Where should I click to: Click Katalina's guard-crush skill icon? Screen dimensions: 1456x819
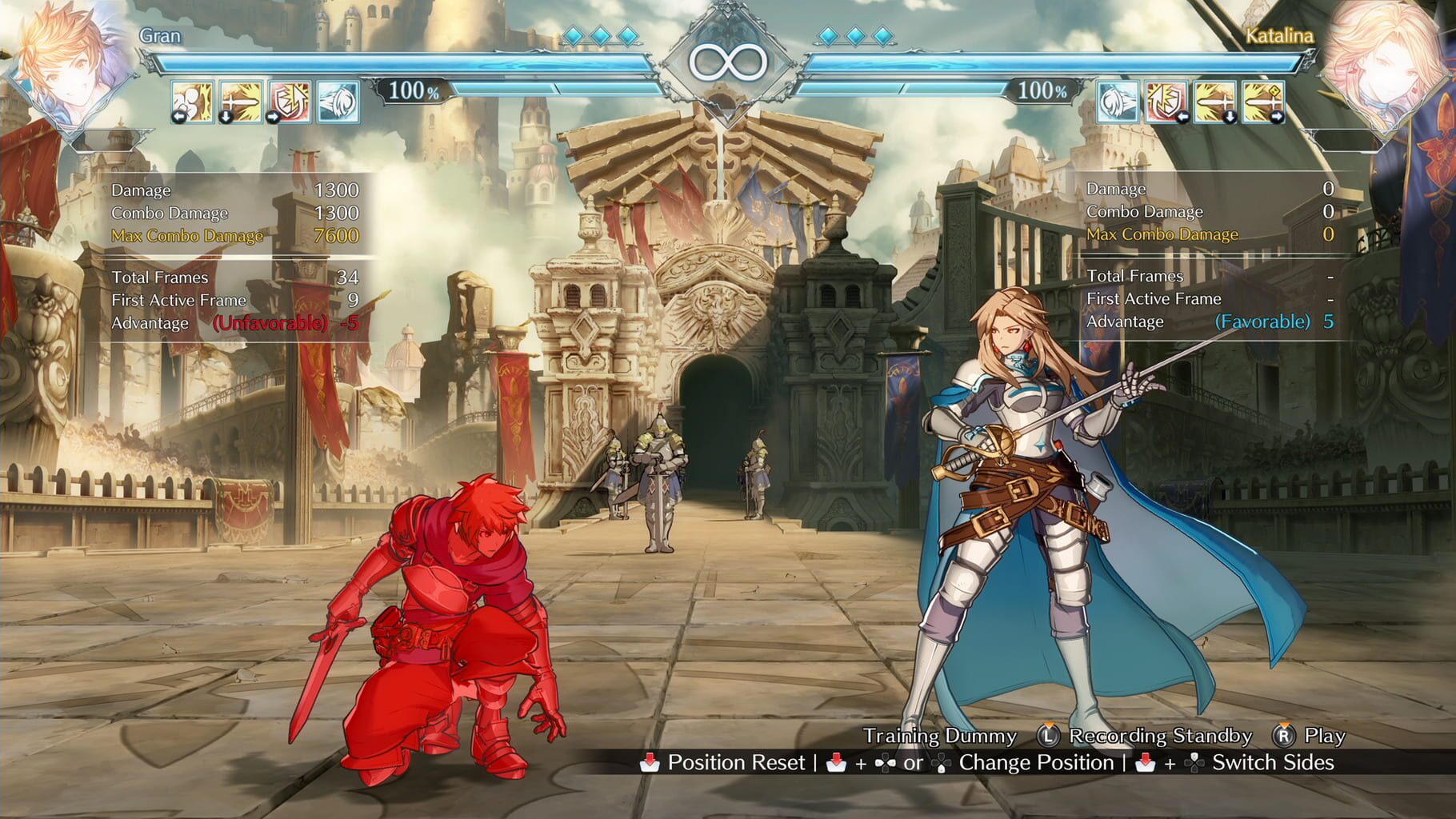(x=1165, y=102)
